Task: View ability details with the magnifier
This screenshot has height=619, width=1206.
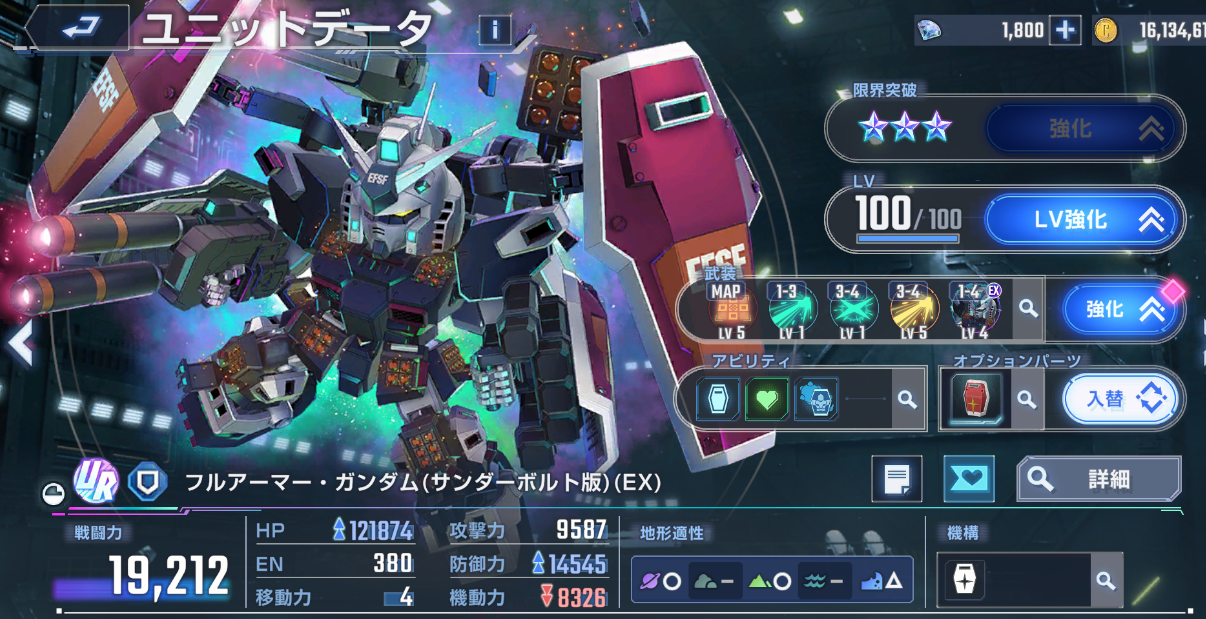Action: point(907,399)
